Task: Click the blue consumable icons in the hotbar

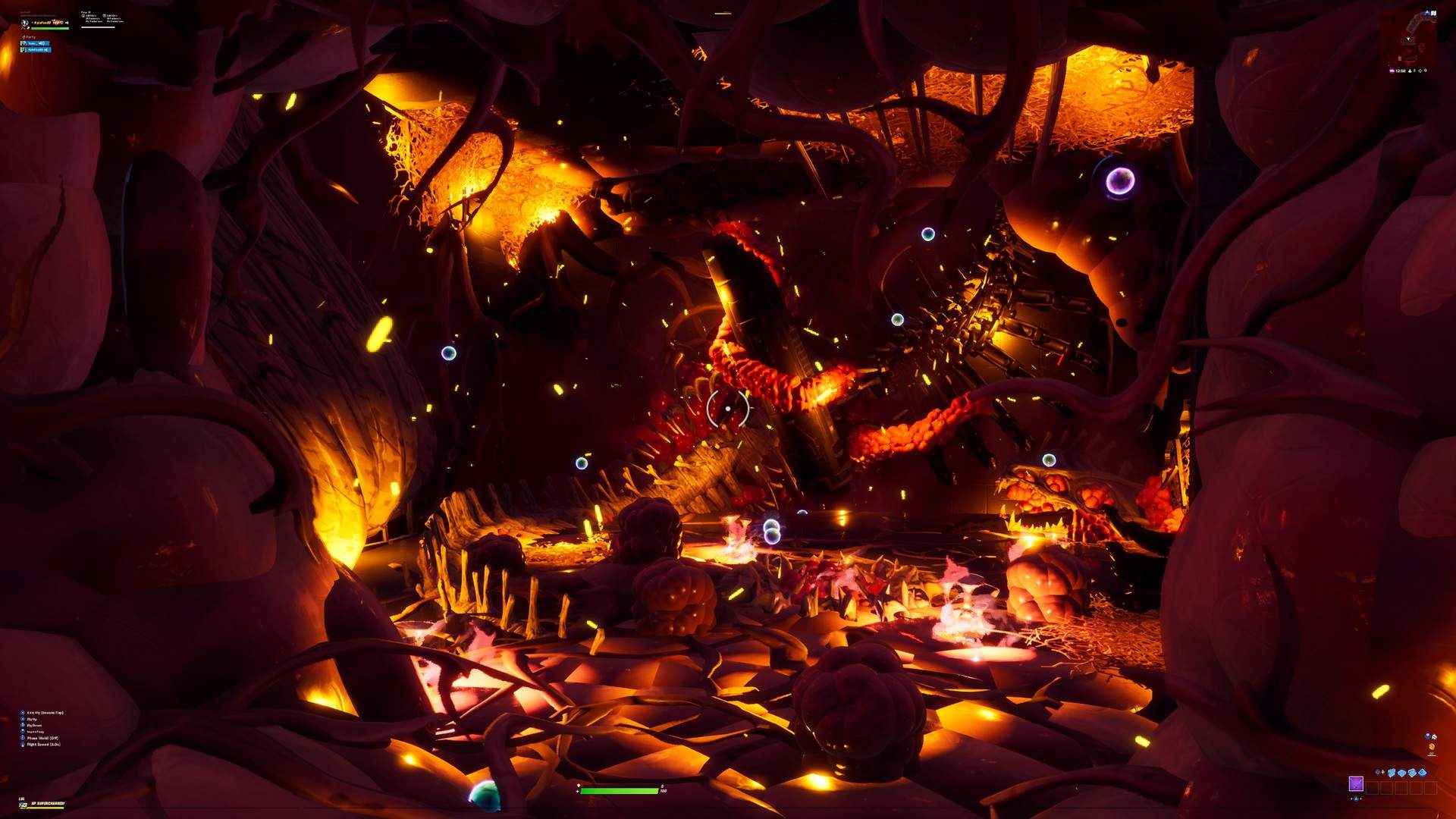Action: point(1407,772)
